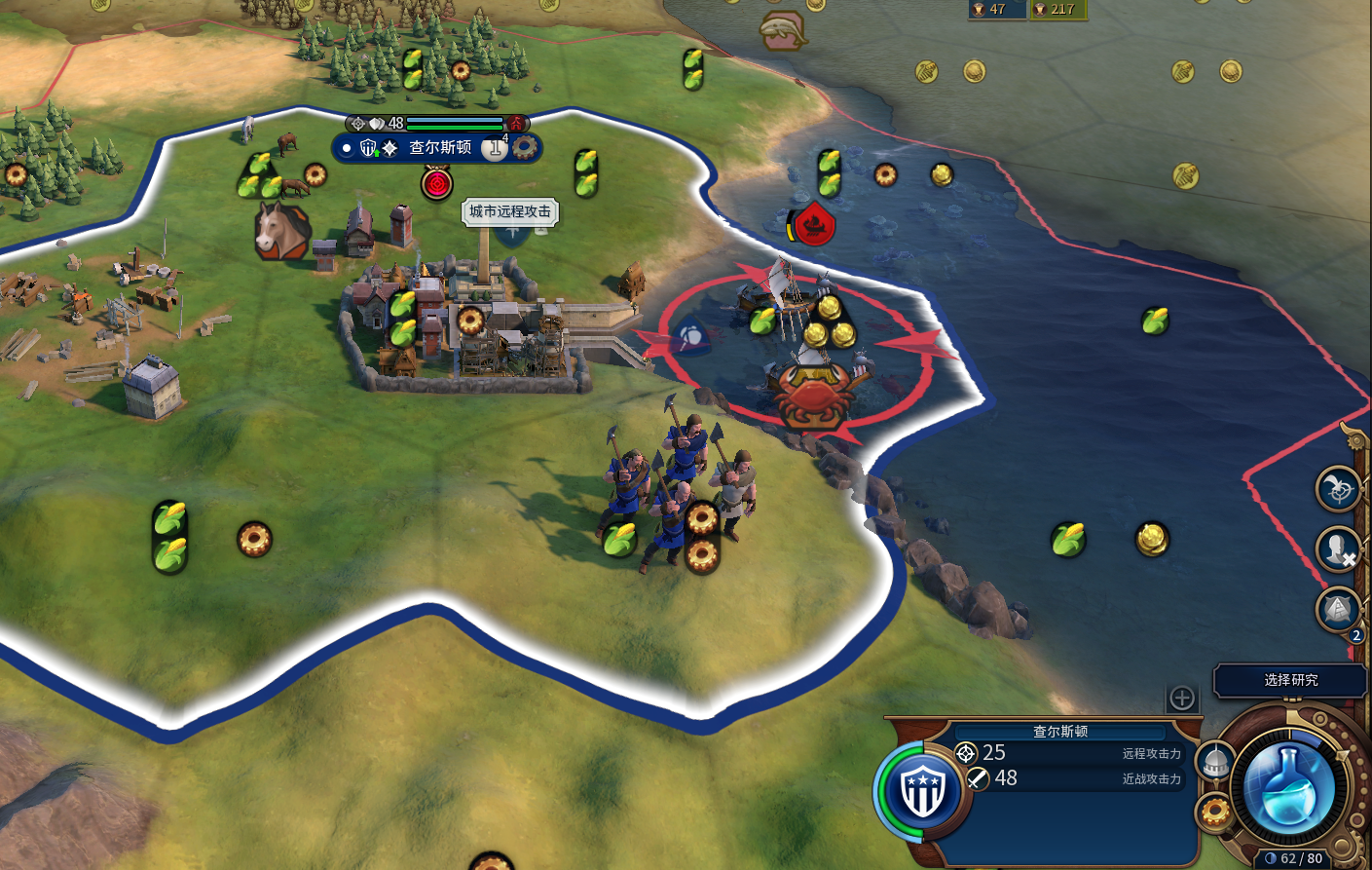This screenshot has height=870, width=1372.
Task: Click the city ranged strike notification icon
Action: click(x=1338, y=489)
